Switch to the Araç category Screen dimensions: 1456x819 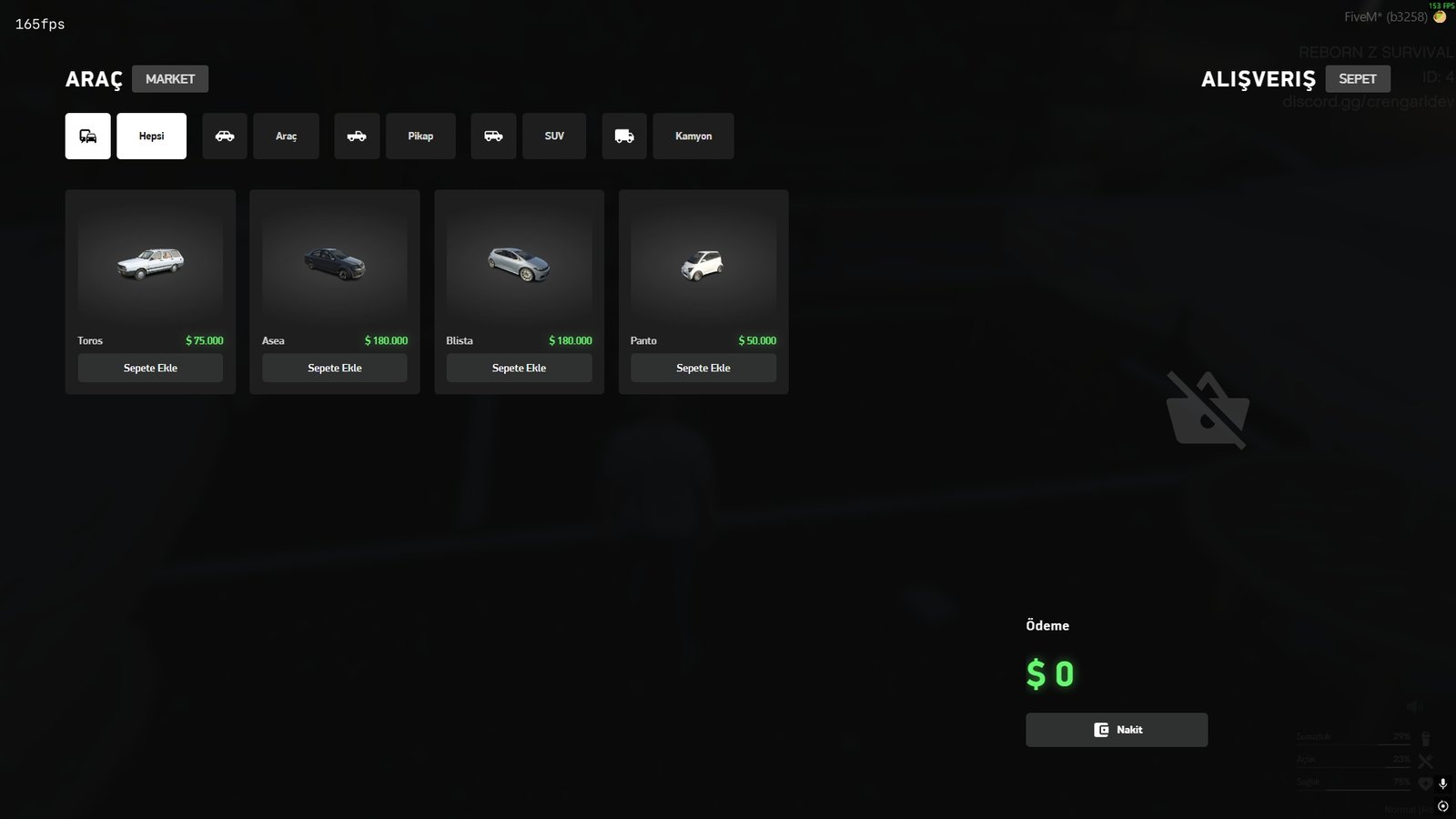click(286, 136)
